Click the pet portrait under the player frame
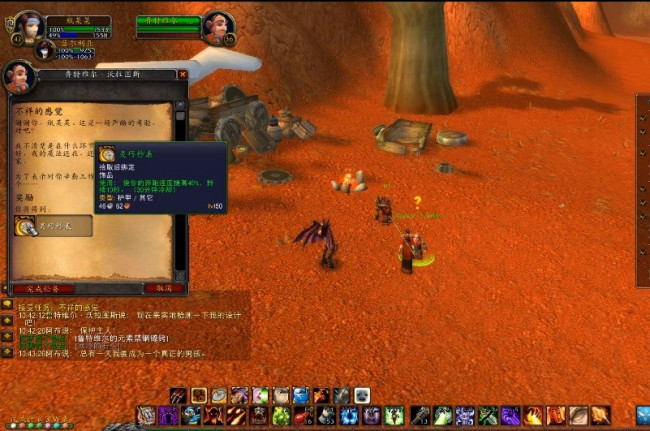This screenshot has height=431, width=650. coord(45,49)
